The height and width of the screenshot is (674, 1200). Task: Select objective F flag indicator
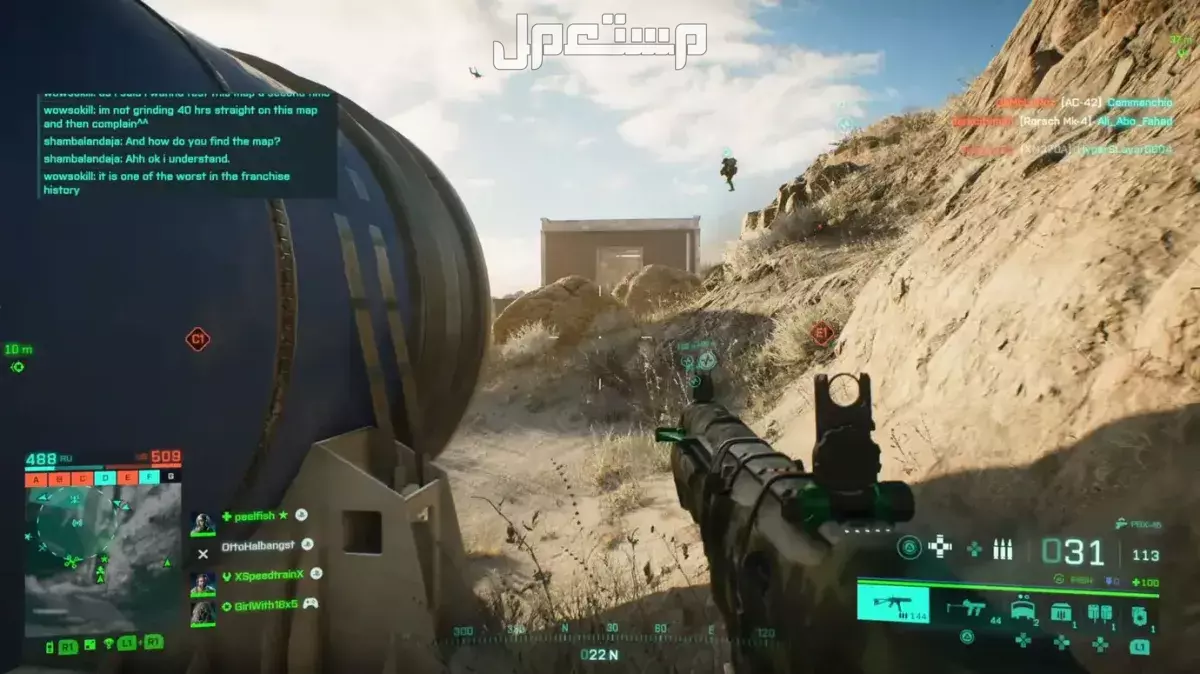pos(150,478)
